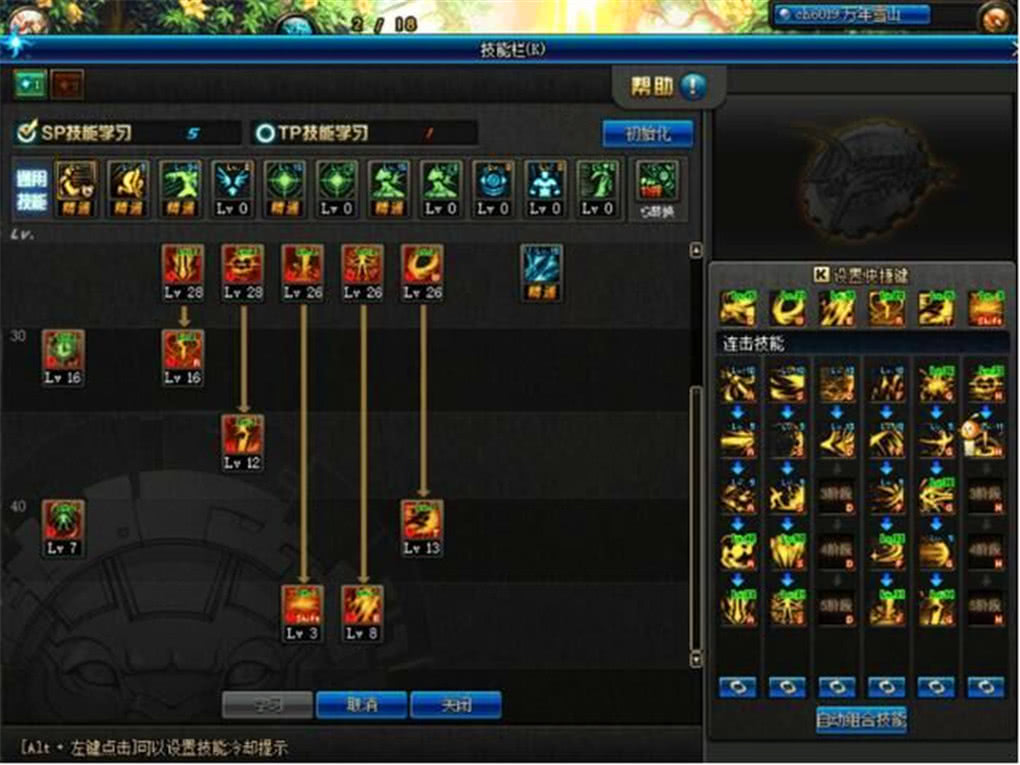Select the Lv 13 skill icon
Image resolution: width=1020 pixels, height=765 pixels.
(x=422, y=522)
